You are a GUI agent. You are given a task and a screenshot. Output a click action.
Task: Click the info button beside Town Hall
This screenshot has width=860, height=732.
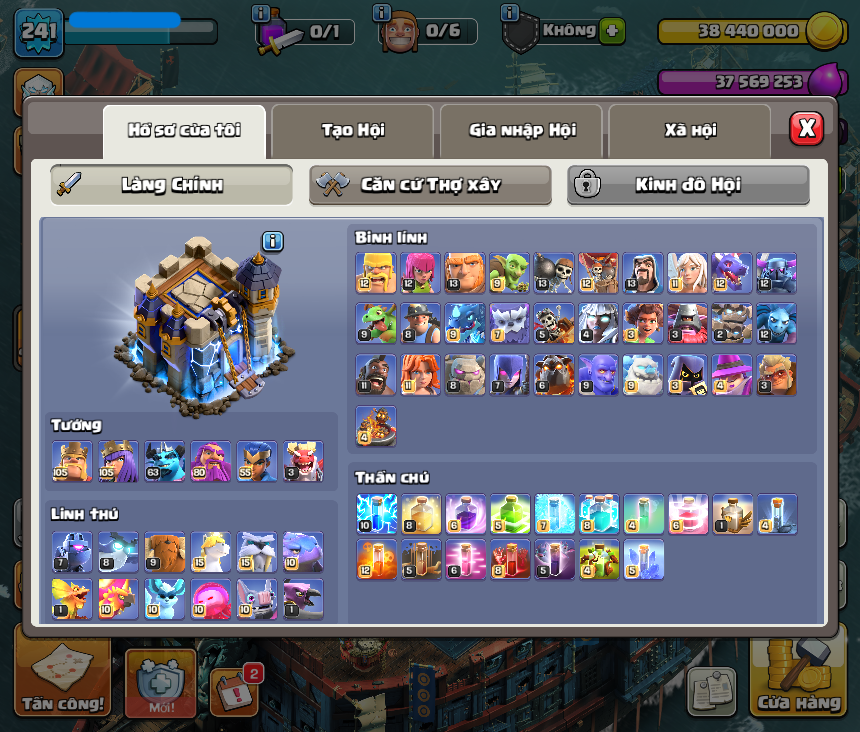(273, 241)
